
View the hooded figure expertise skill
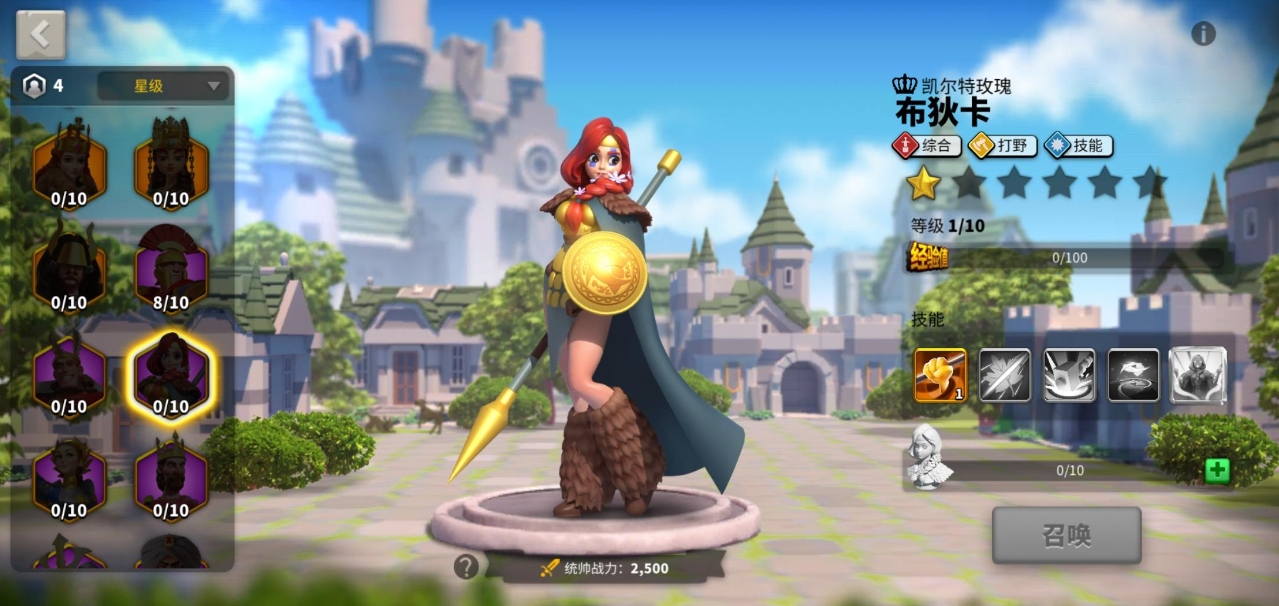click(1198, 375)
